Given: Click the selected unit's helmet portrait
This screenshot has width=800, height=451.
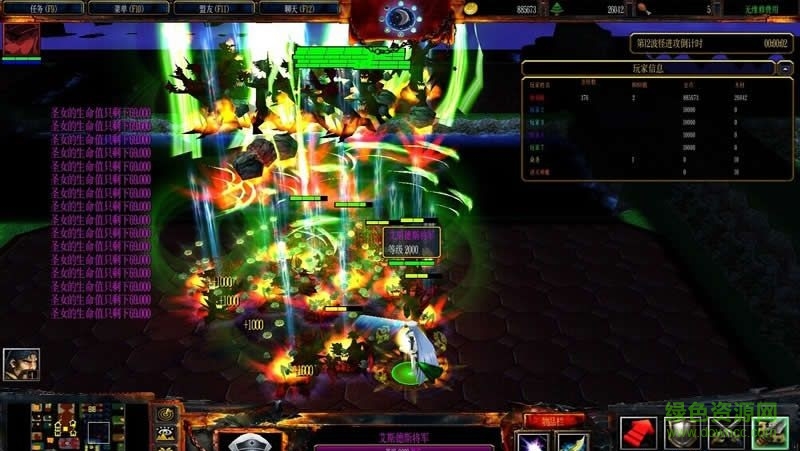Looking at the screenshot, I should coord(248,442).
